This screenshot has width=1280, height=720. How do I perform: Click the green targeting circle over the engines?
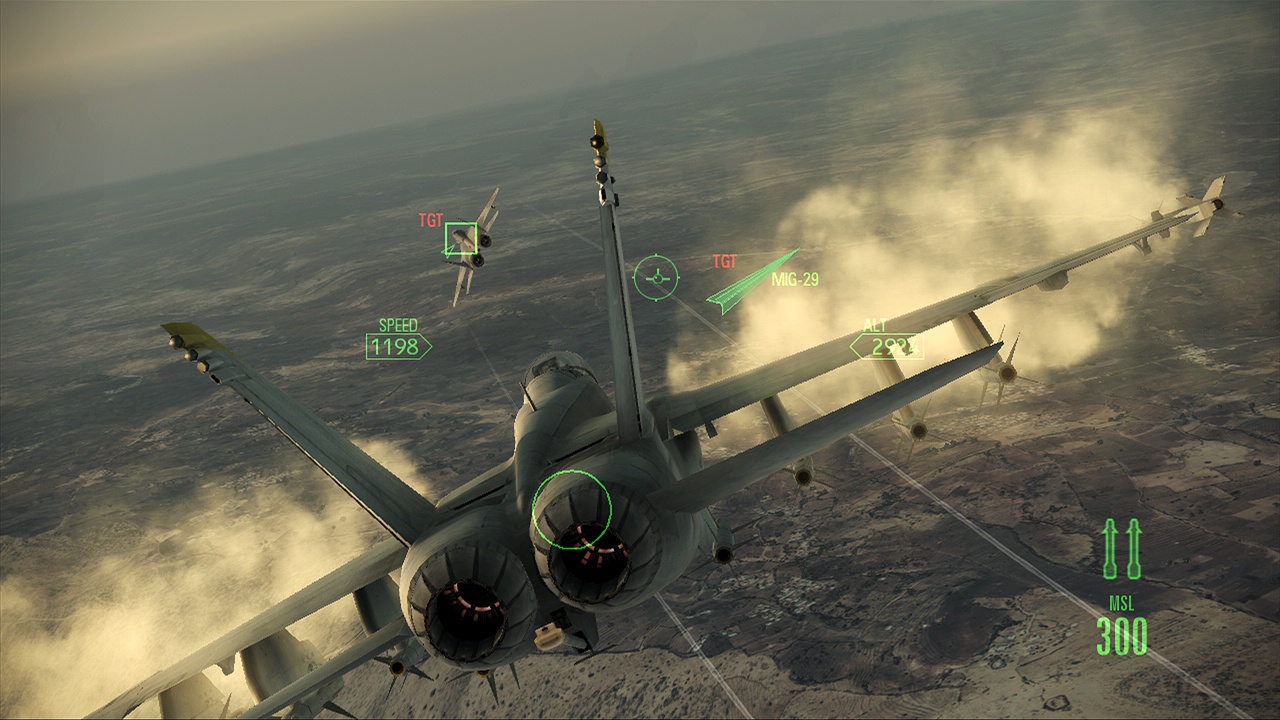574,512
